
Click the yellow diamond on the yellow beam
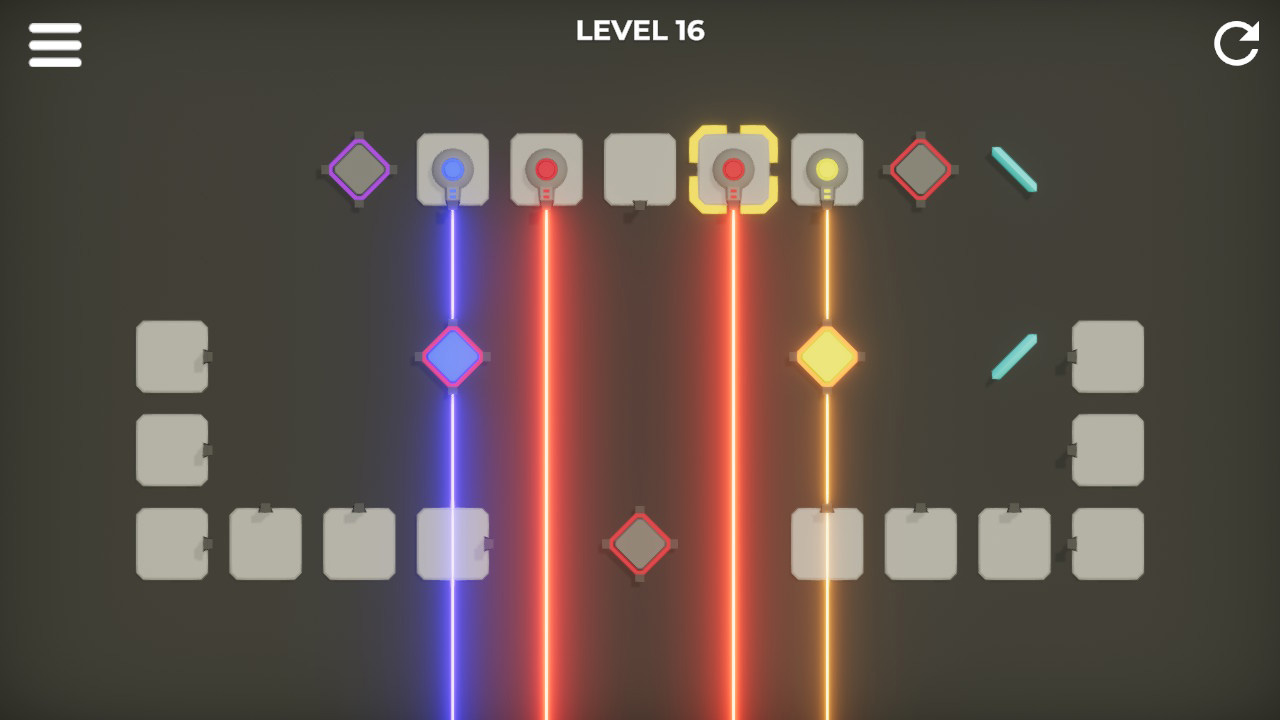coord(827,355)
